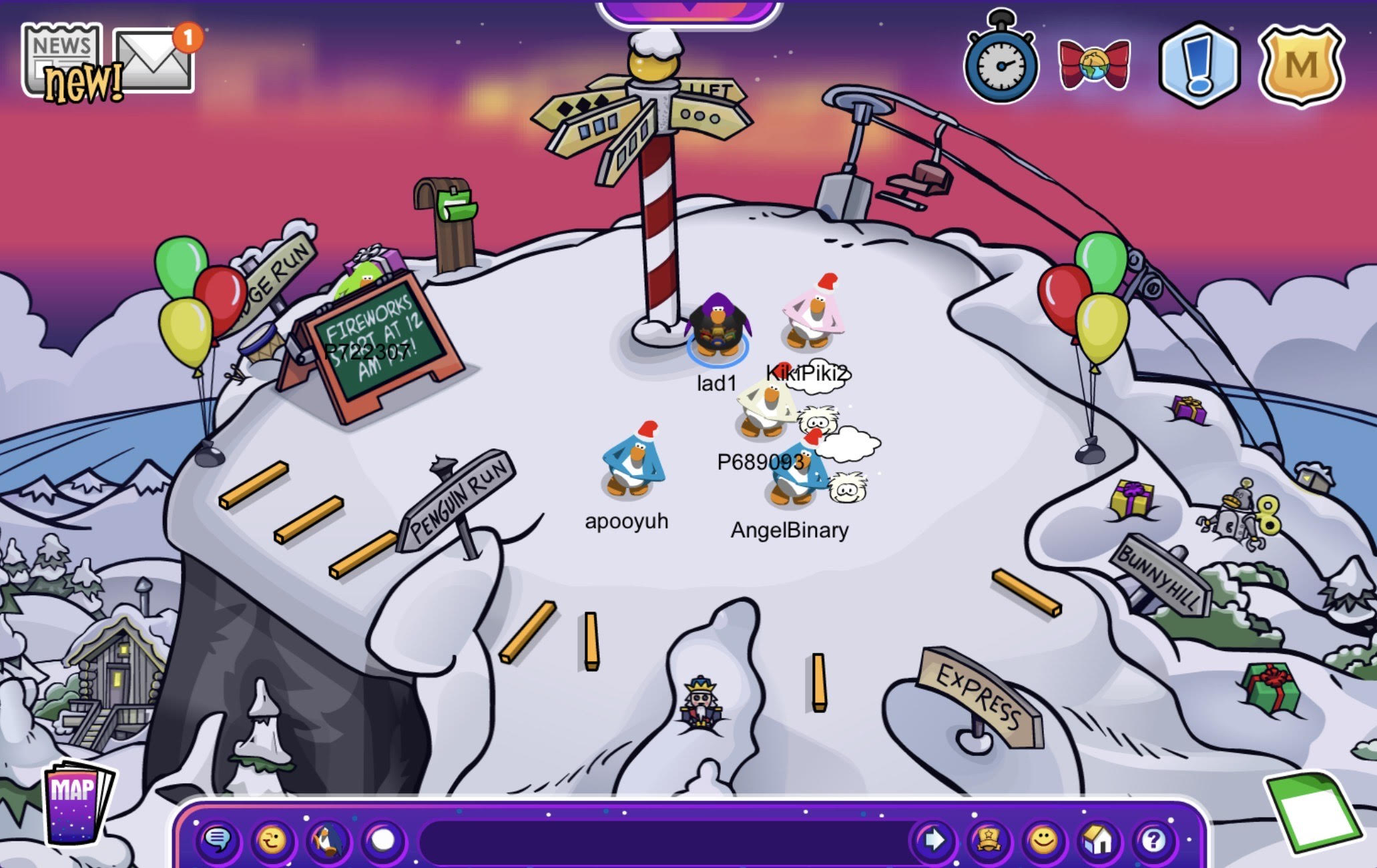The height and width of the screenshot is (868, 1377).
Task: Click the blue exclamation mark badge
Action: pyautogui.click(x=1199, y=65)
